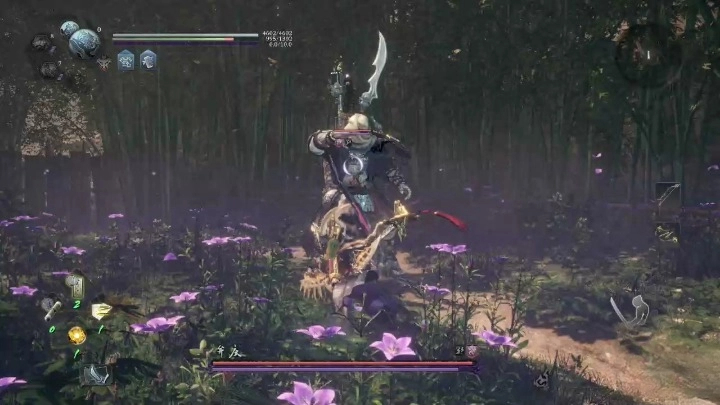The width and height of the screenshot is (720, 405).
Task: Click the large guardian spirit orb
Action: click(84, 42)
